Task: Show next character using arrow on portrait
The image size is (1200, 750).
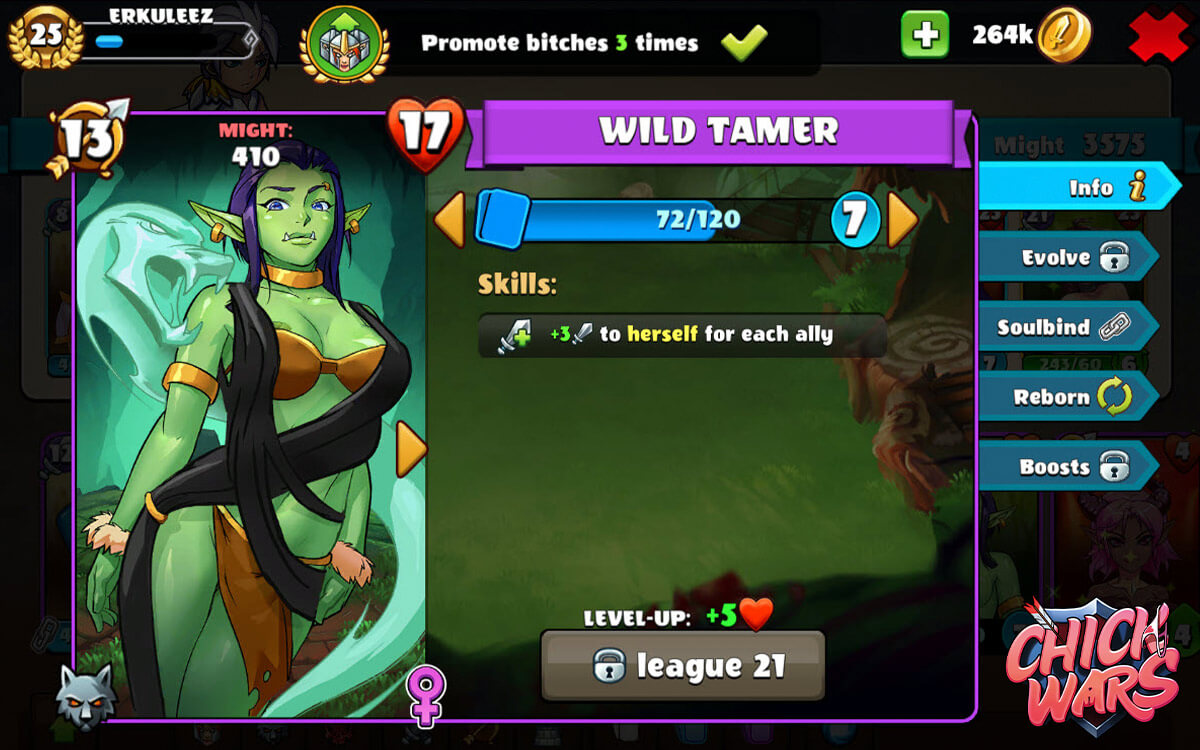Action: (x=411, y=449)
